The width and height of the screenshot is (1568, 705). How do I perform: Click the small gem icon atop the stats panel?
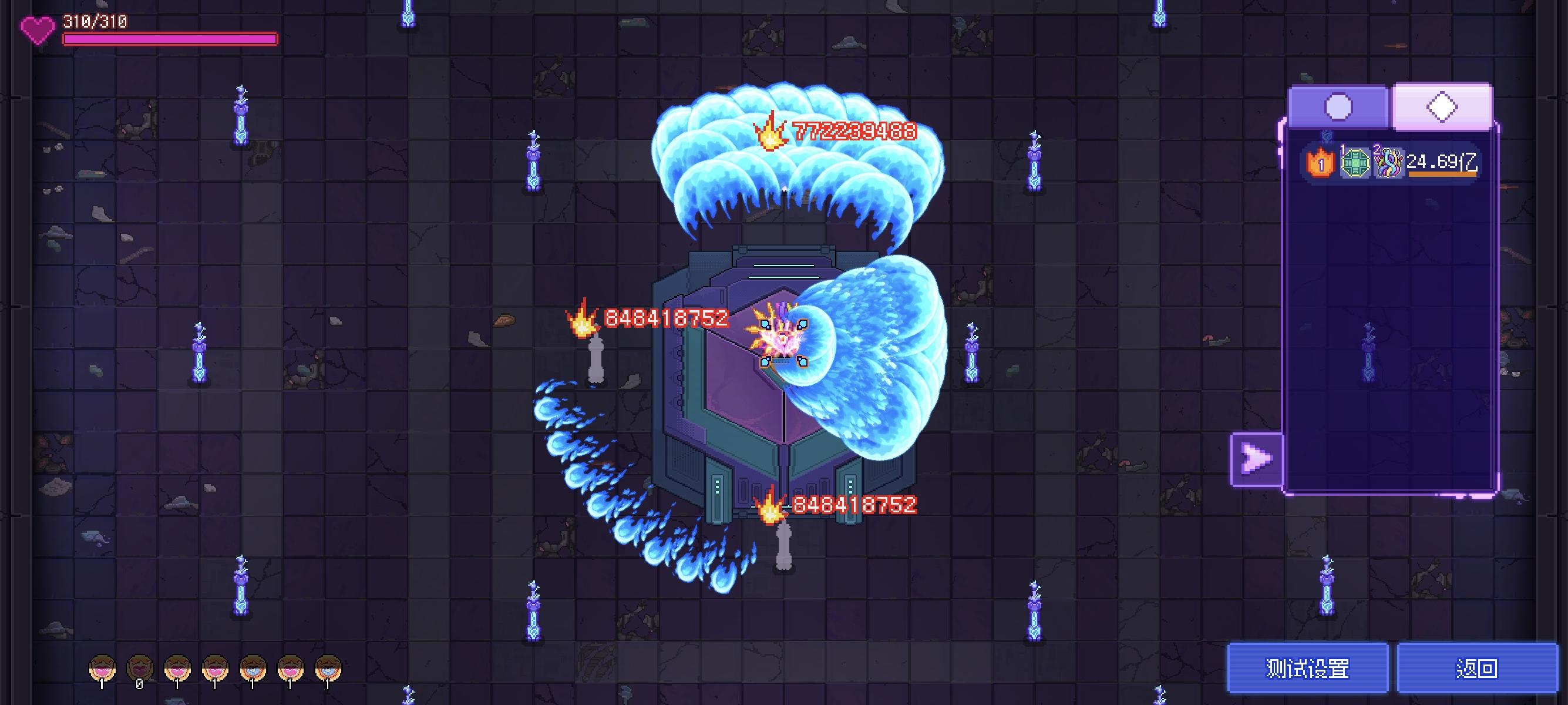(x=1327, y=136)
